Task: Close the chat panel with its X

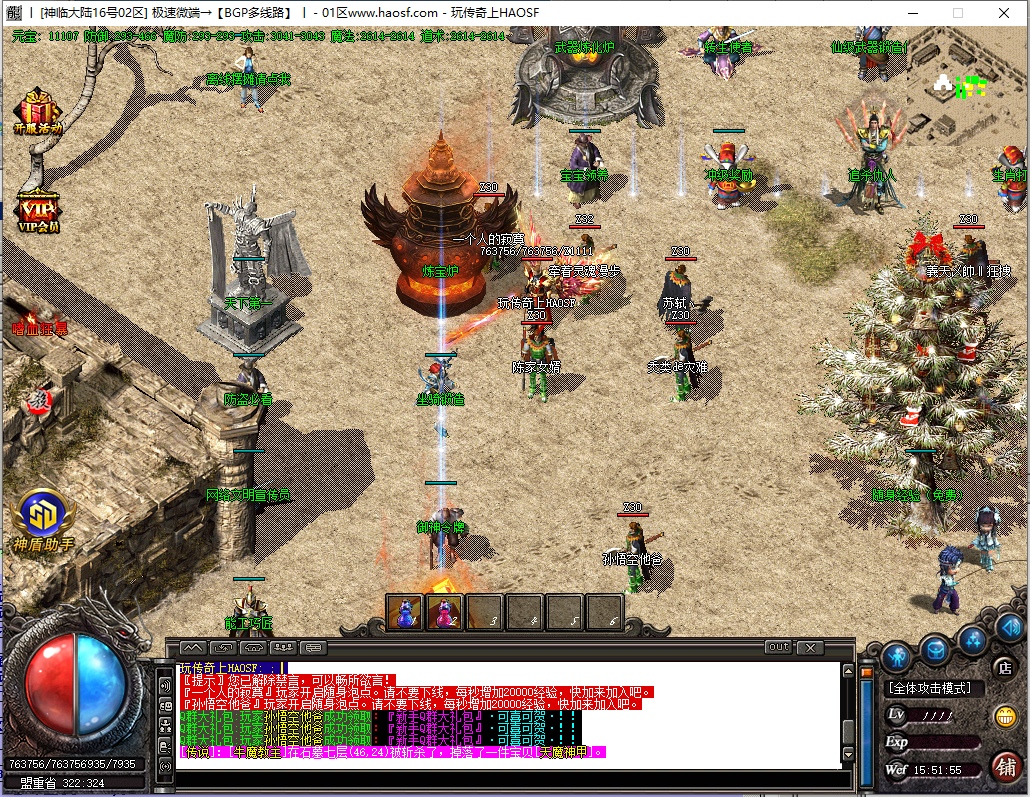Action: click(x=808, y=647)
